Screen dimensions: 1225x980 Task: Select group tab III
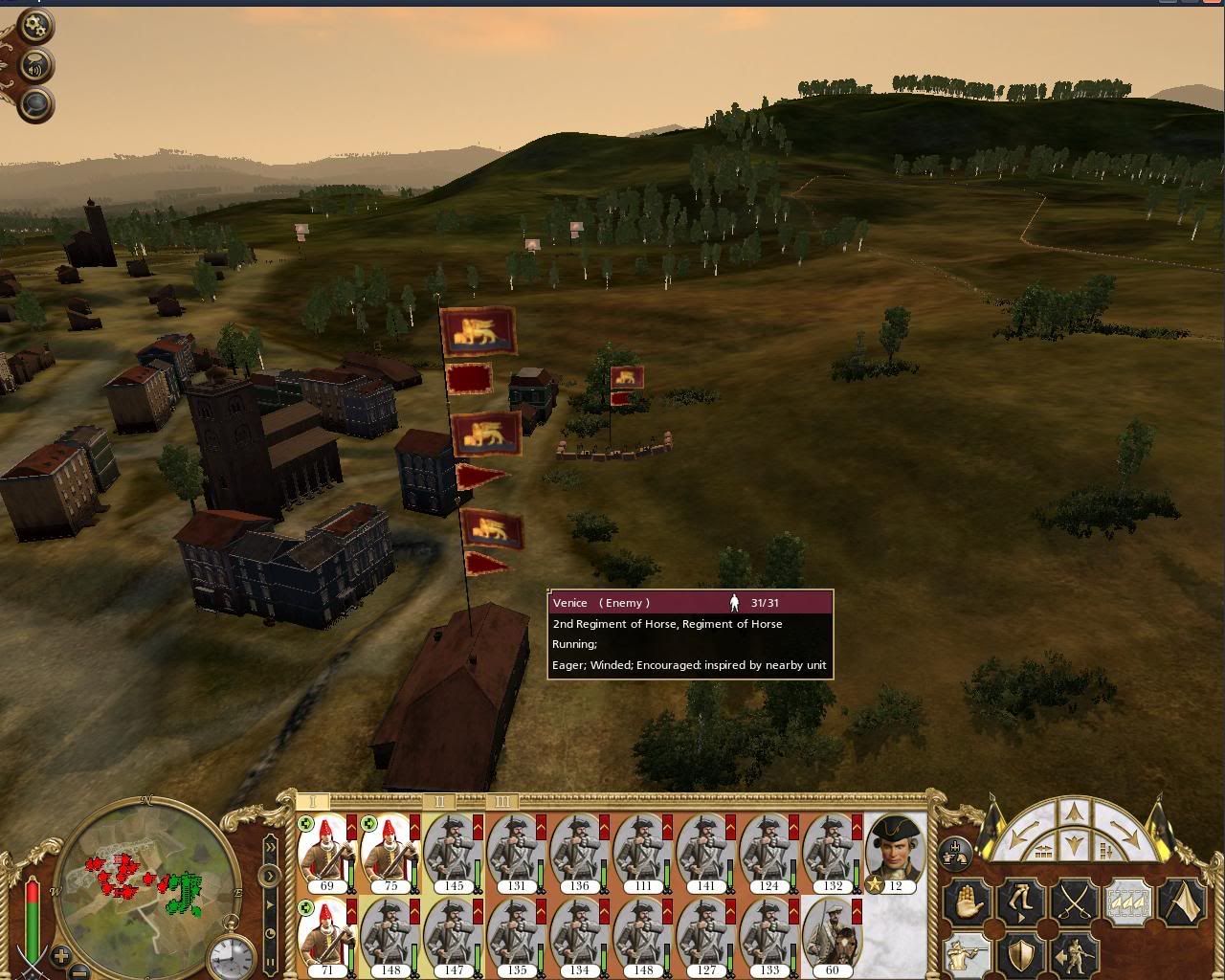click(x=501, y=801)
